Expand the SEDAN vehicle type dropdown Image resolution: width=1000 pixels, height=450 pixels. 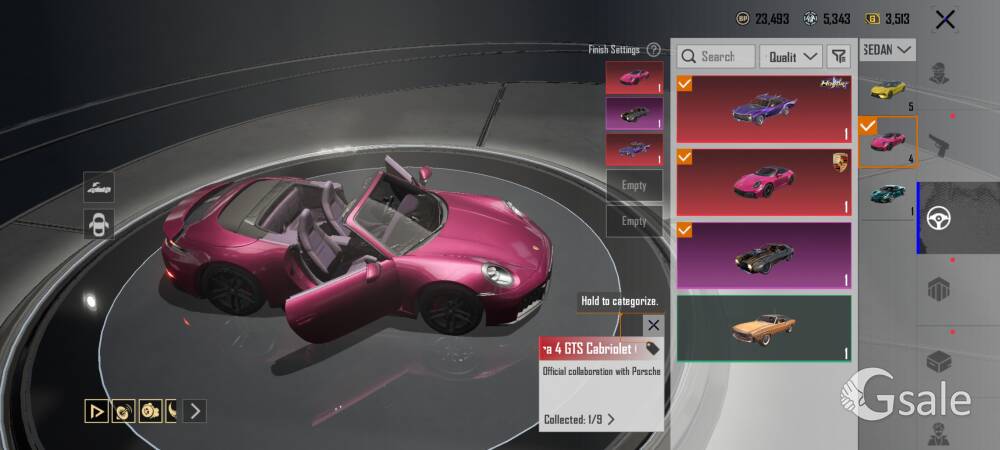pyautogui.click(x=889, y=49)
